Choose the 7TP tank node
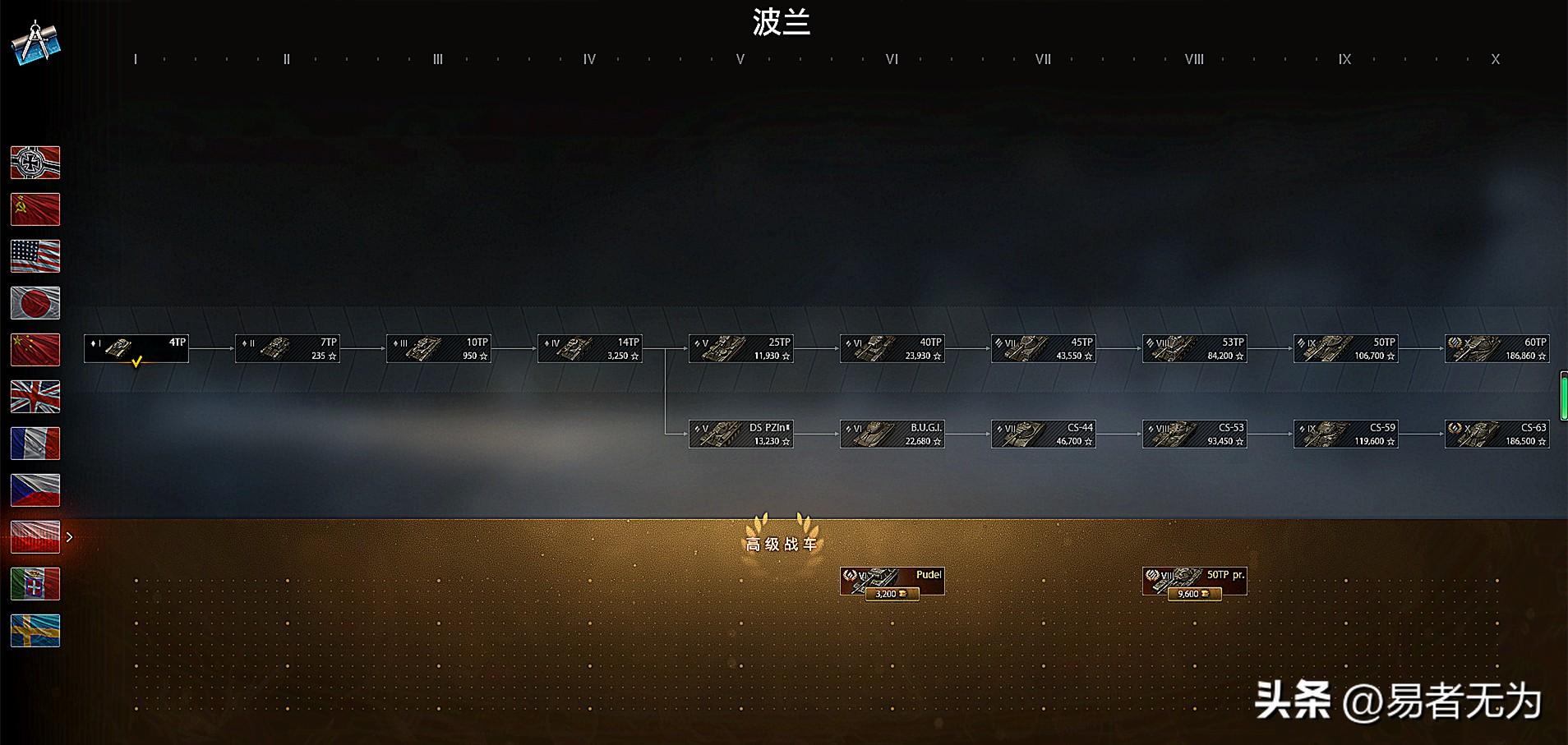Image resolution: width=1568 pixels, height=745 pixels. tap(288, 348)
